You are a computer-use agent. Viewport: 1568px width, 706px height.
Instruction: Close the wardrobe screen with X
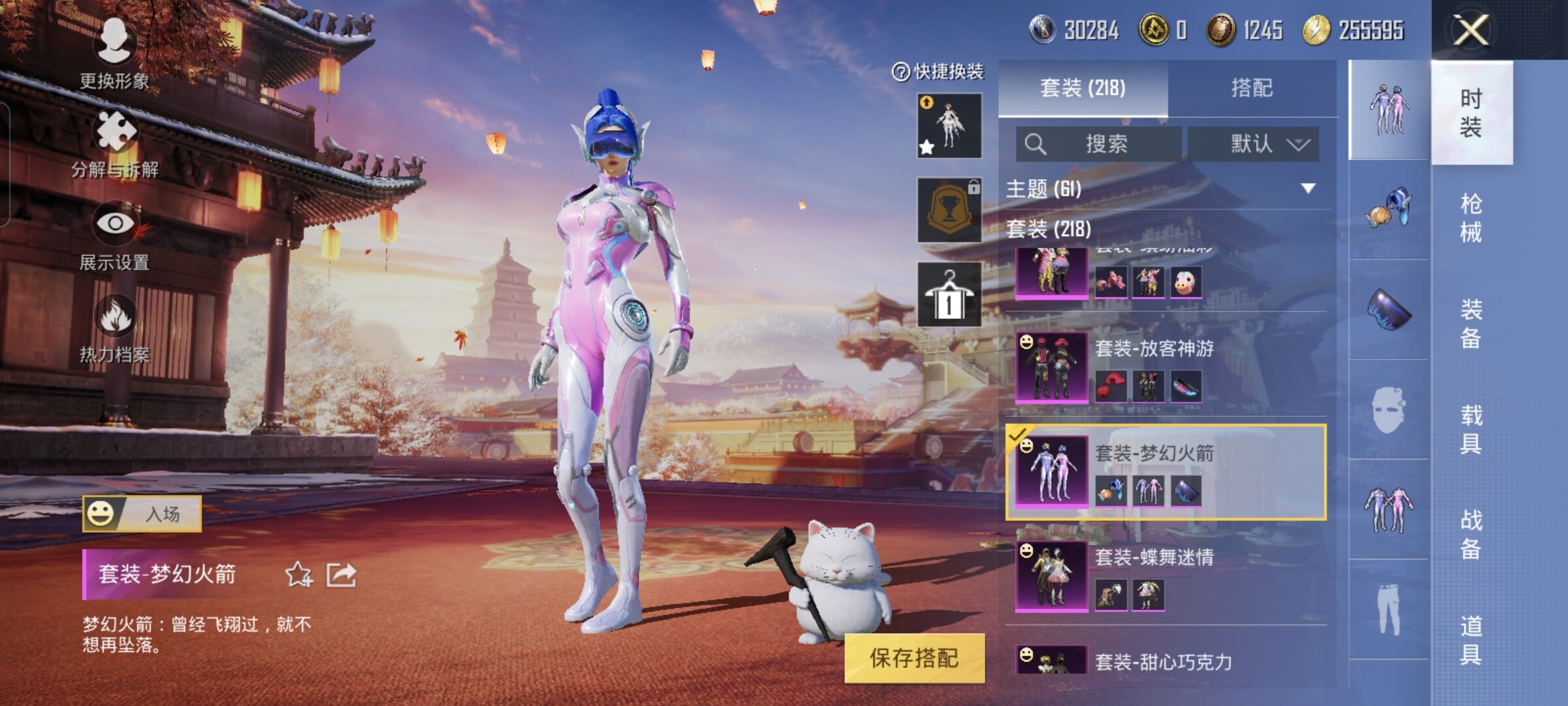coord(1471,30)
